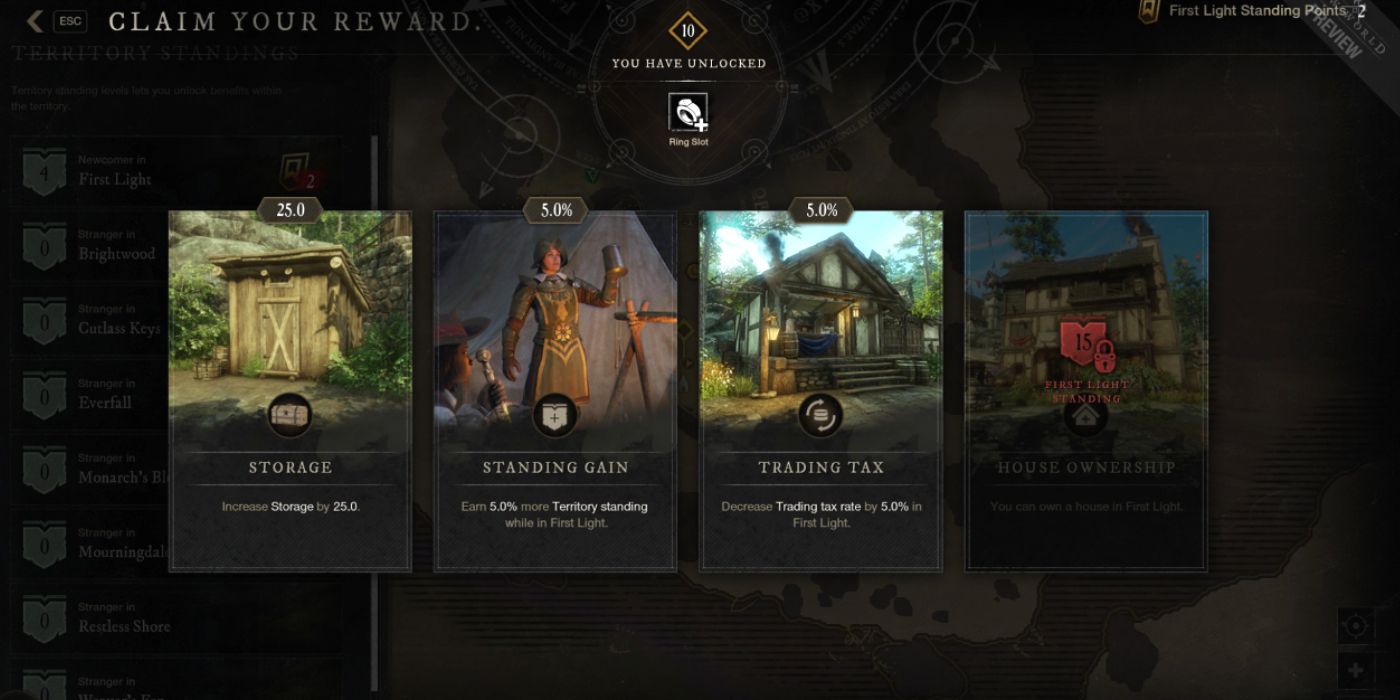This screenshot has width=1400, height=700.
Task: Select the Ring Slot unlock icon
Action: click(688, 113)
